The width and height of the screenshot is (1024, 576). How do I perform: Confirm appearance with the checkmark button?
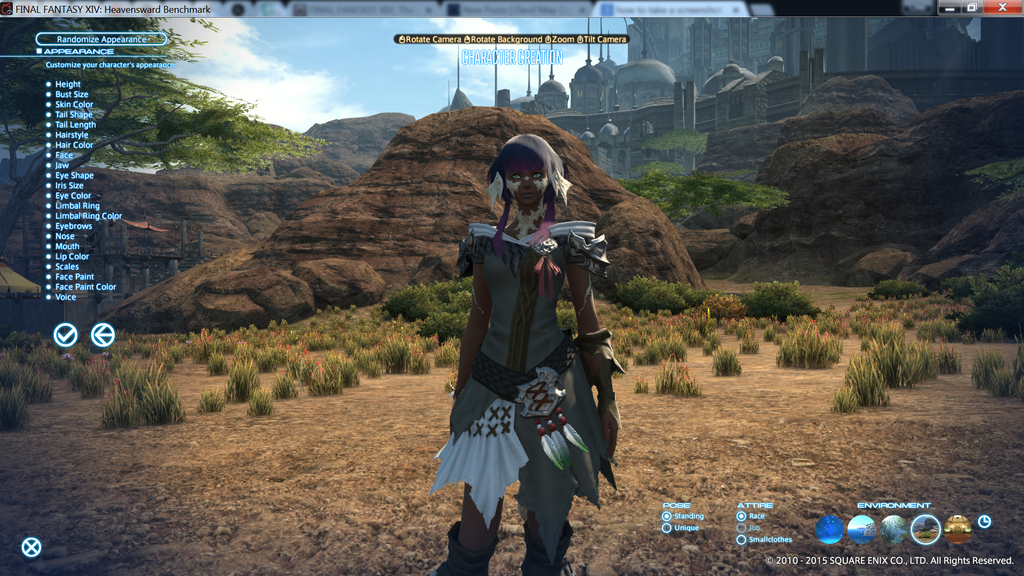coord(66,335)
